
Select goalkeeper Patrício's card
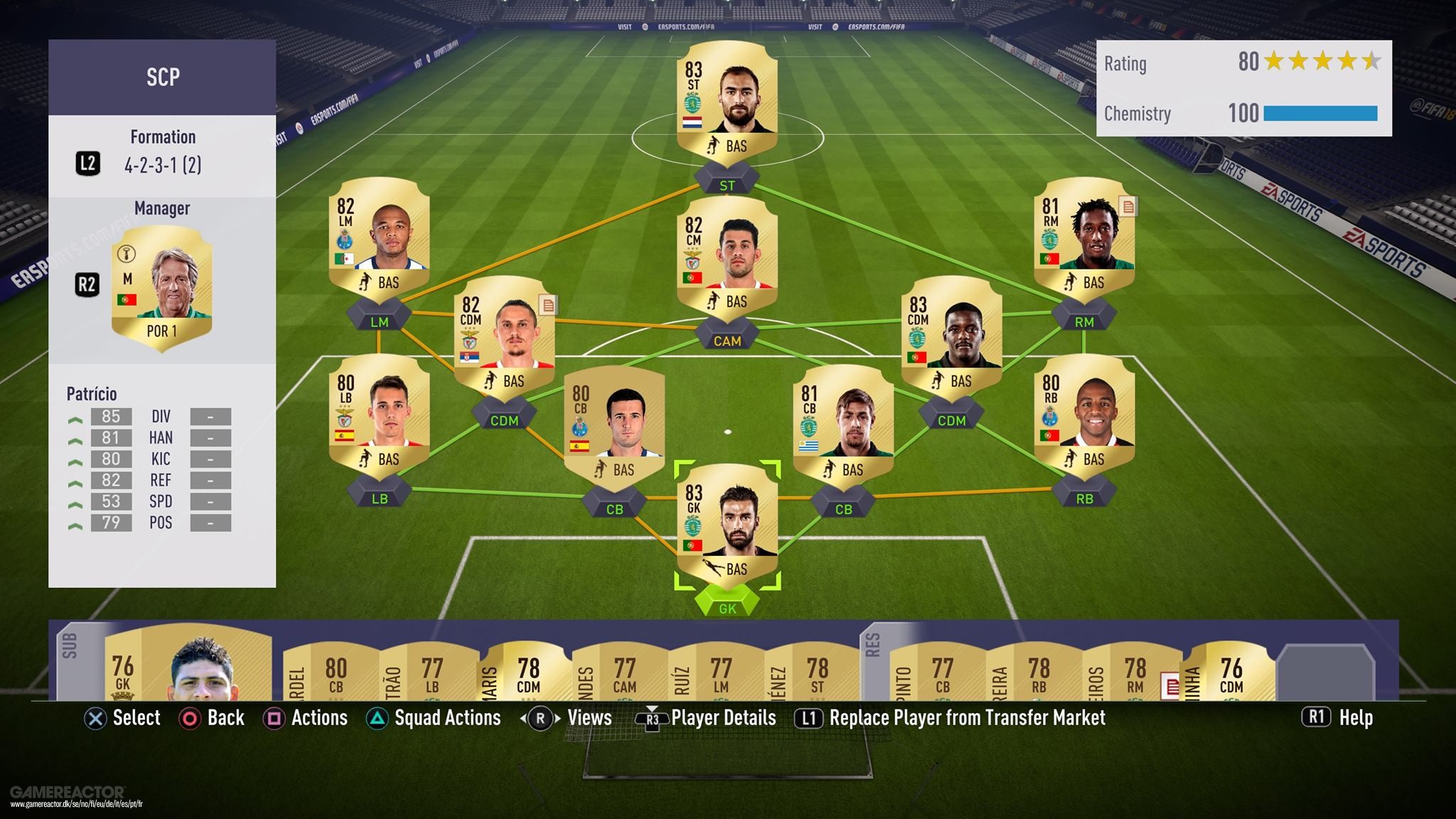pyautogui.click(x=727, y=524)
